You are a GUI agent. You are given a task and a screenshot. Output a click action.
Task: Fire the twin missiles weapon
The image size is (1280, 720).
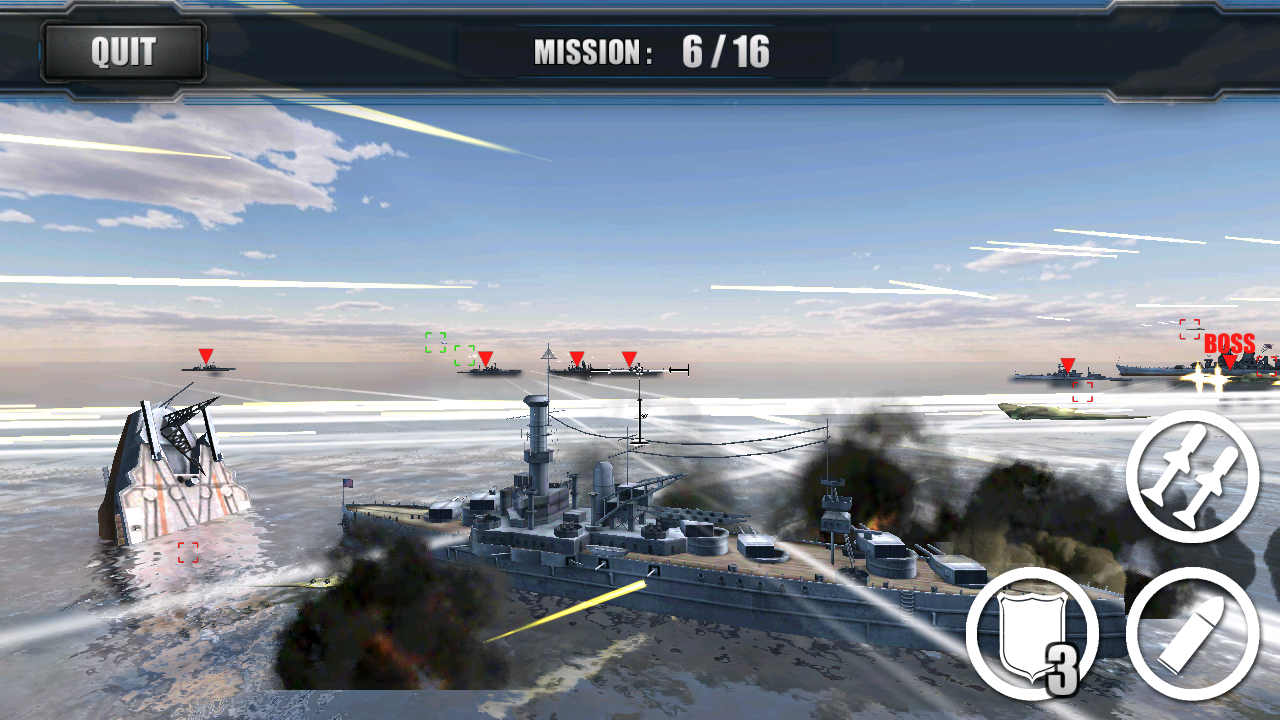coord(1192,476)
